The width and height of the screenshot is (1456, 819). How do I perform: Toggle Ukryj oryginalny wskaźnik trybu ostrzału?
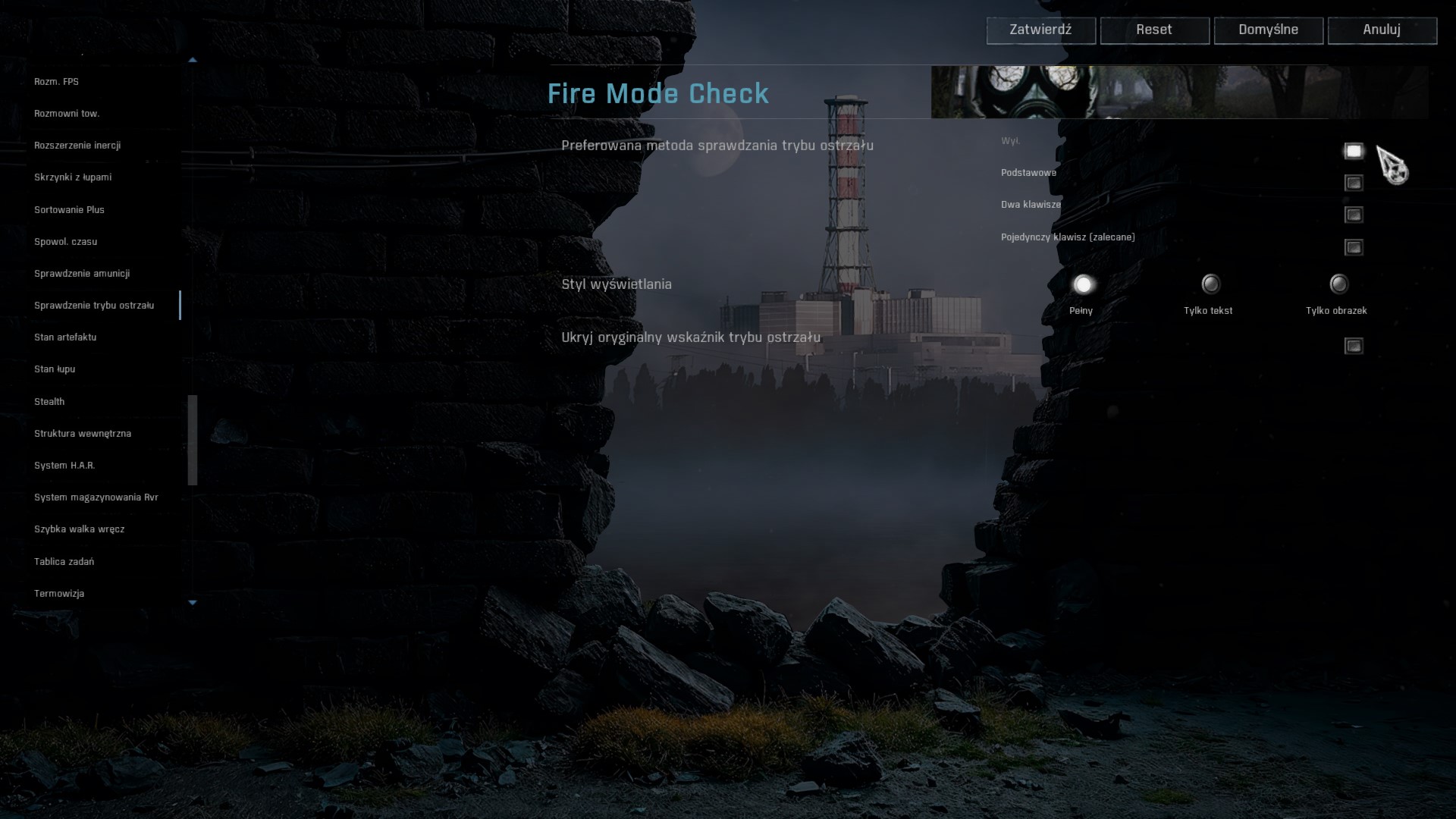click(1354, 346)
